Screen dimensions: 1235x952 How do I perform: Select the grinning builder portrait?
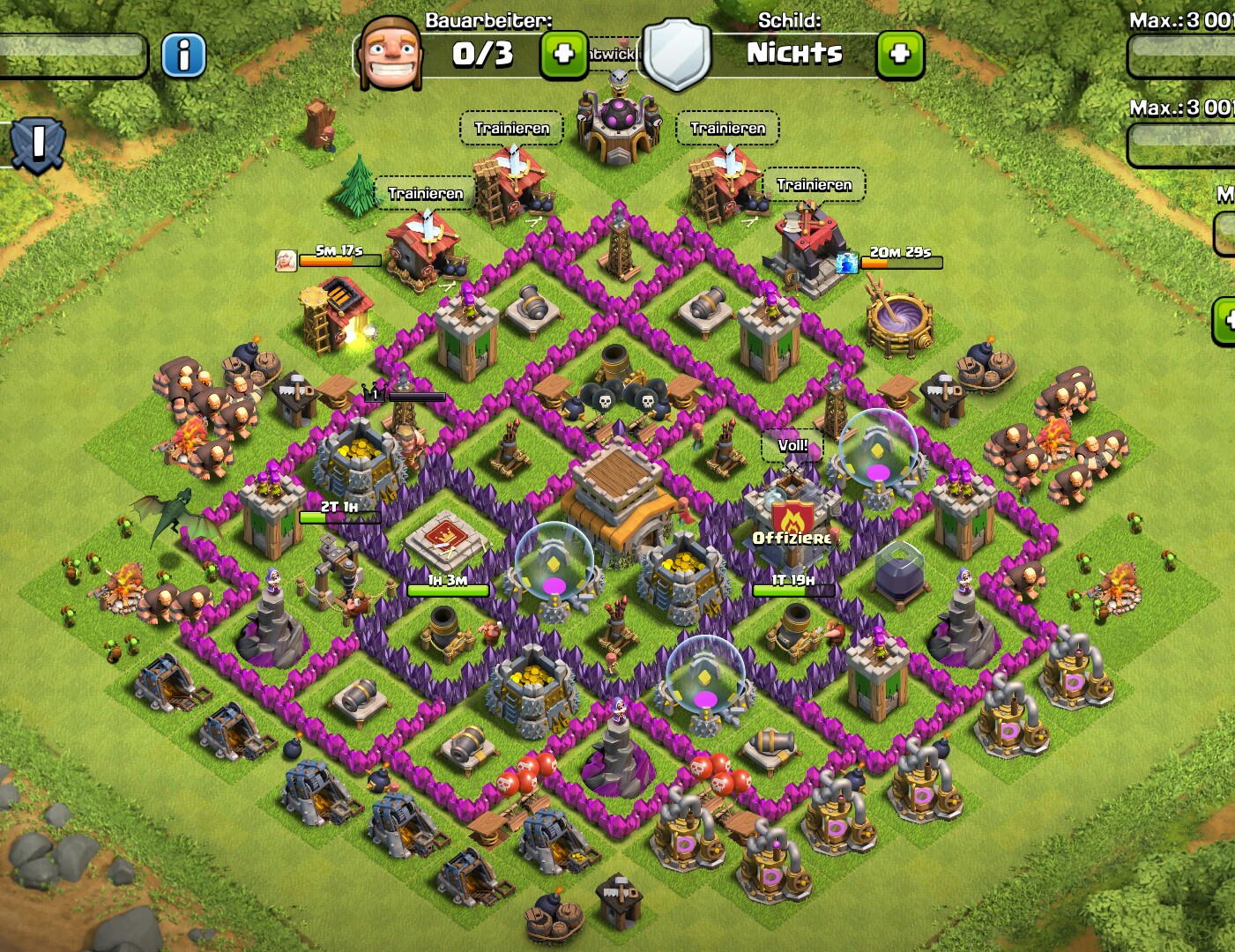coord(389,54)
